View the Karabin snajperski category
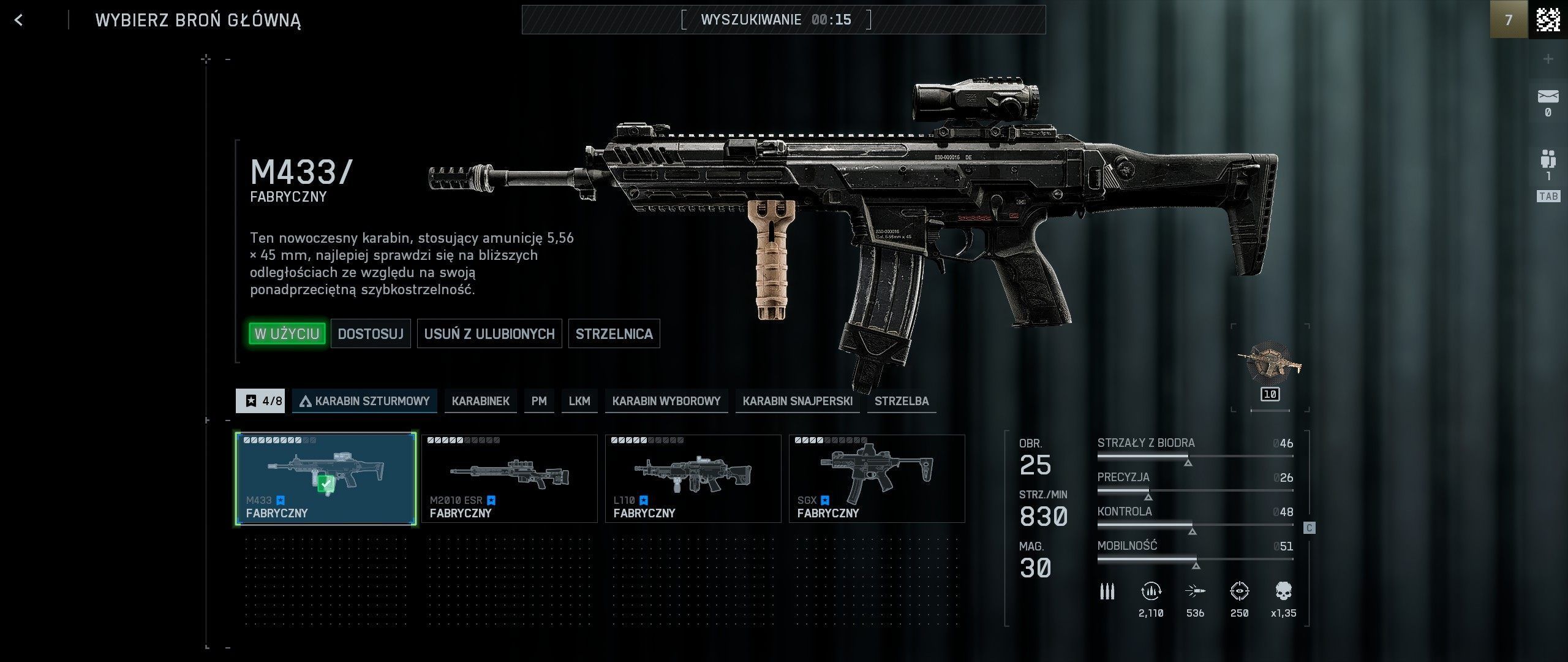Screen dimensions: 1568x662 (x=797, y=401)
